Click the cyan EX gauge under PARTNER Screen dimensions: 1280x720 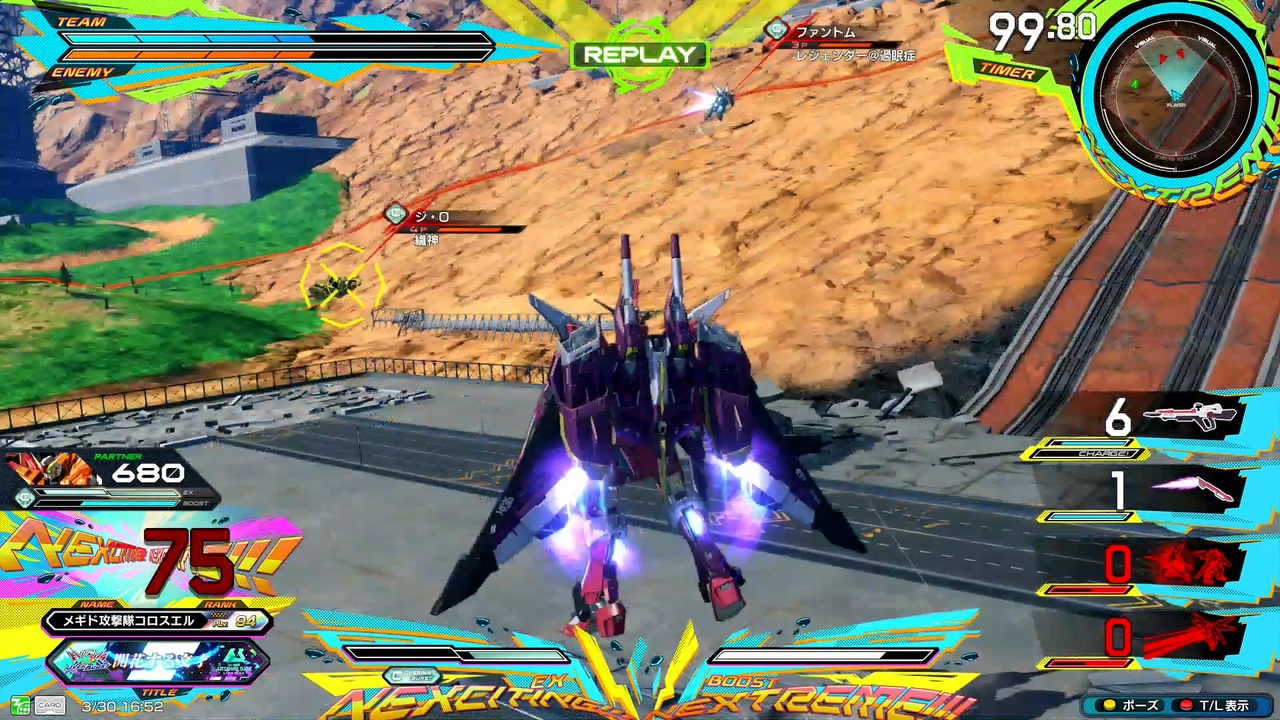pos(105,492)
